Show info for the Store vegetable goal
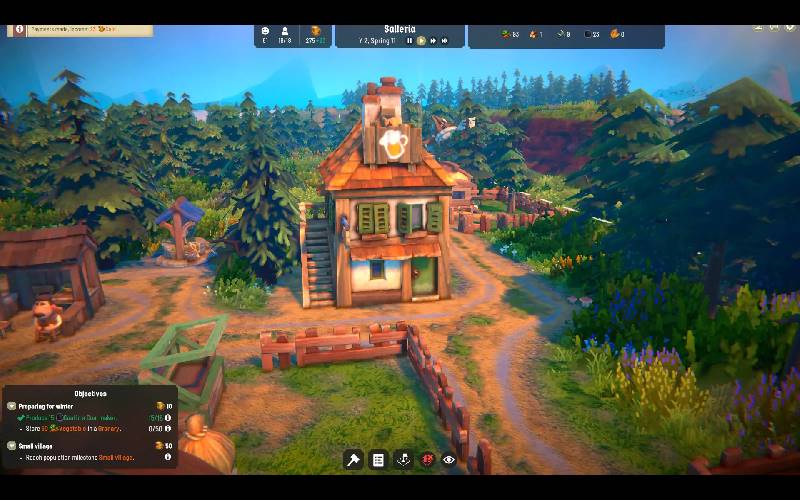 click(167, 428)
